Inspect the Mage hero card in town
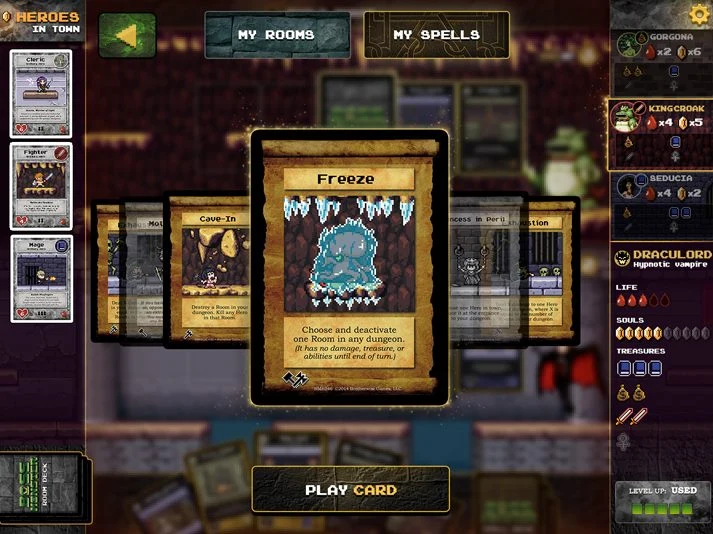Image resolution: width=713 pixels, height=534 pixels. pos(42,279)
